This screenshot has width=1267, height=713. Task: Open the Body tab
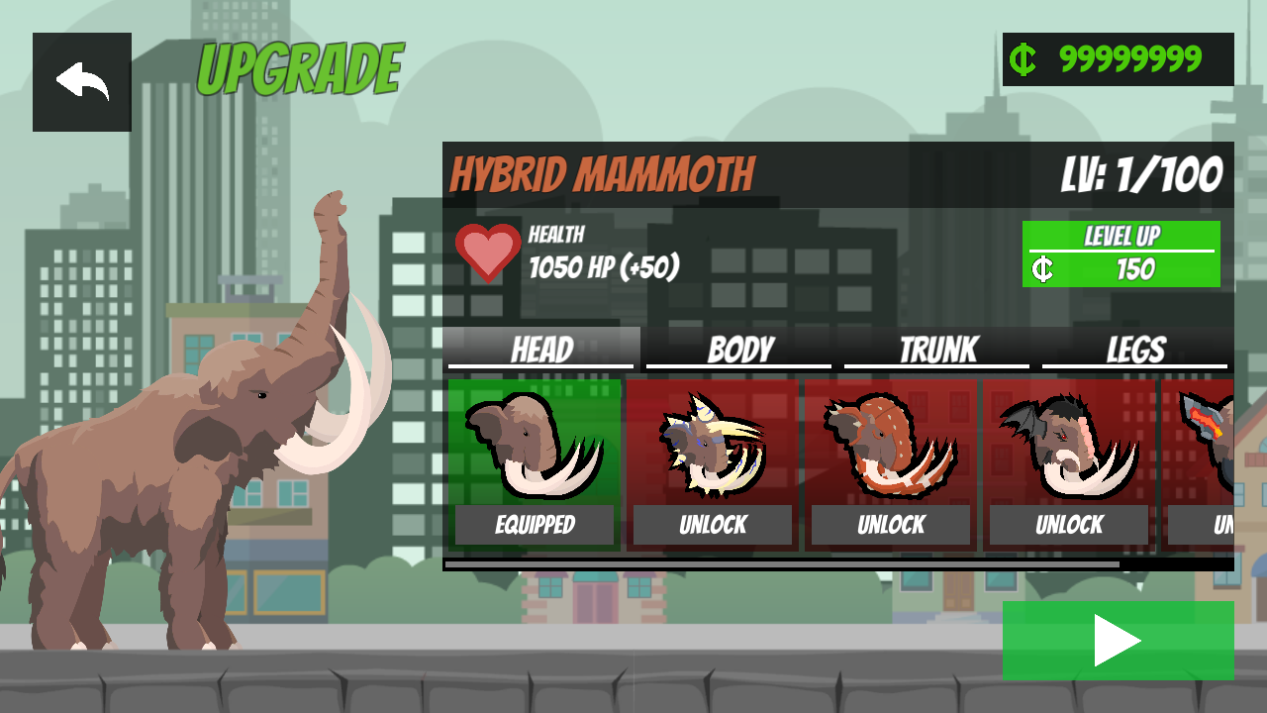click(739, 349)
